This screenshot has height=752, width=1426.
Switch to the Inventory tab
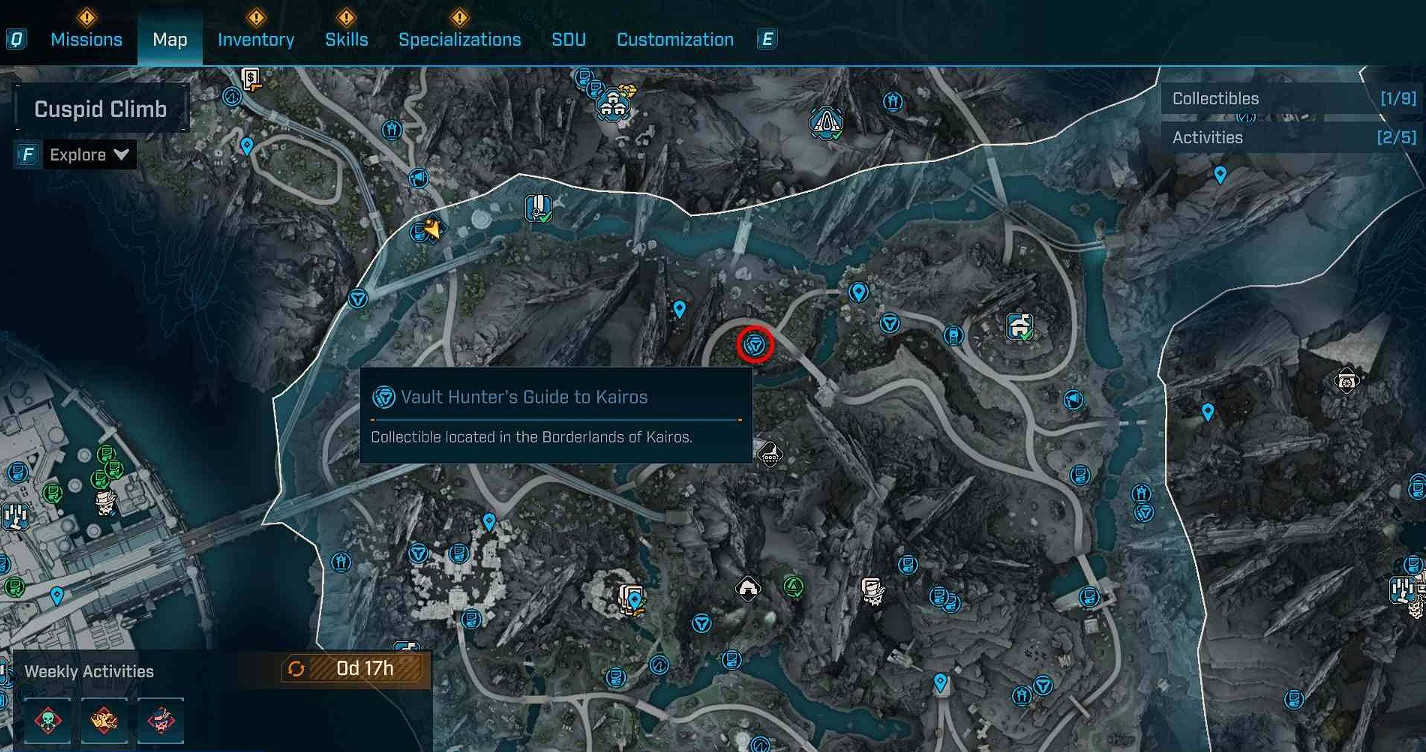click(x=255, y=39)
